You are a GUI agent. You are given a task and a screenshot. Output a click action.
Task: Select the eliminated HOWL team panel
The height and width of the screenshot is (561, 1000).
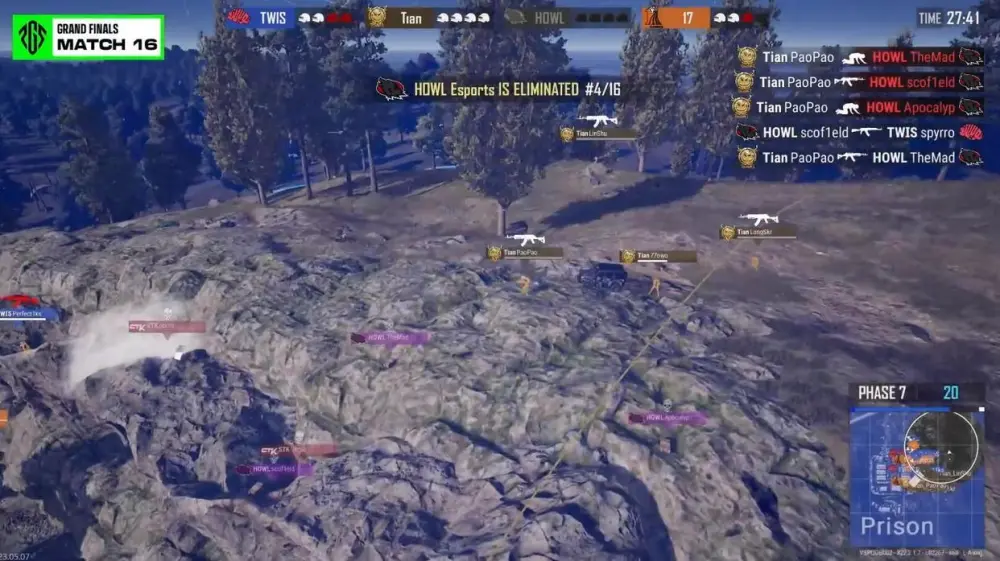566,17
